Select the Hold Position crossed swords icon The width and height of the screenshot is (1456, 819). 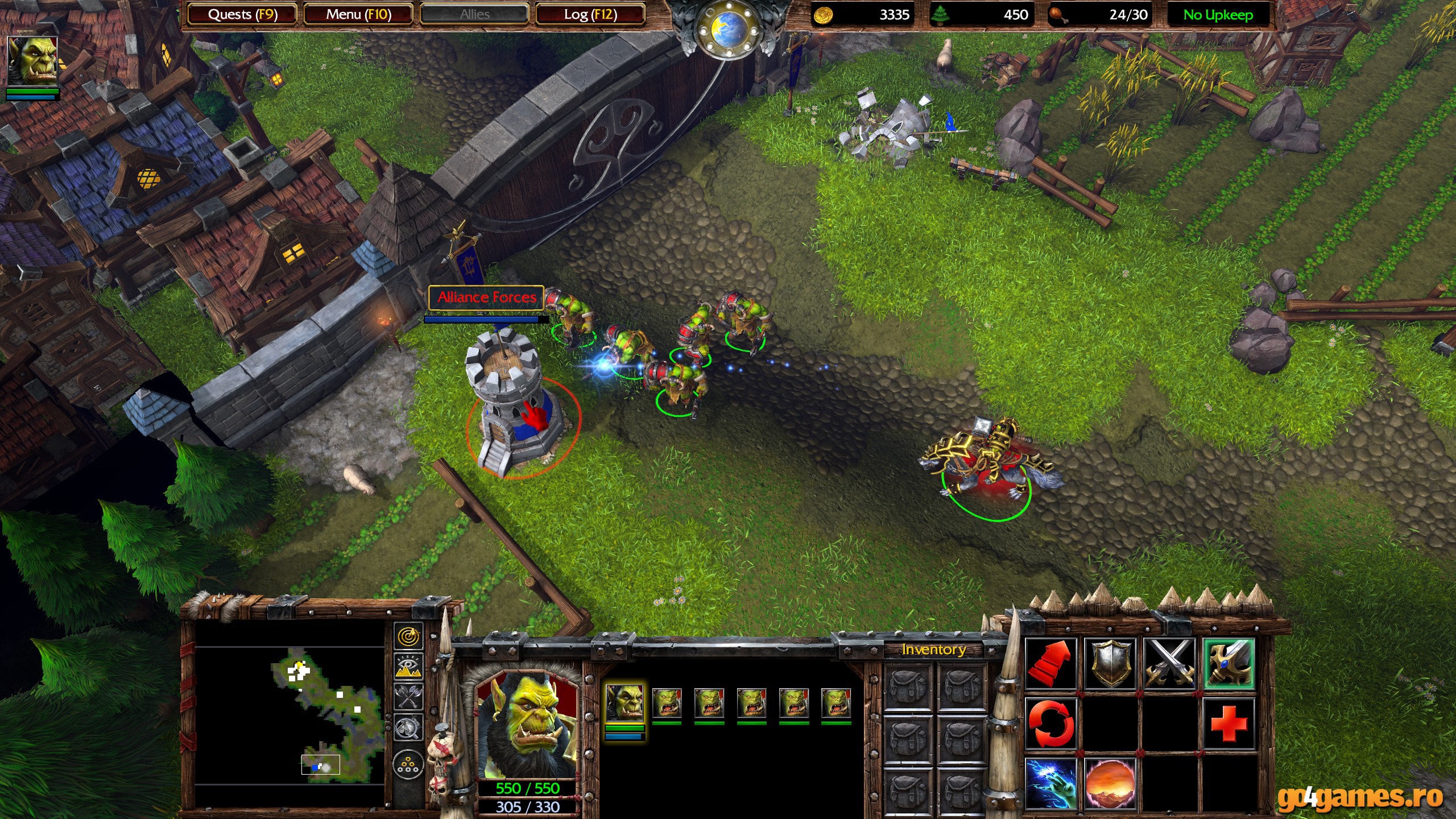click(1169, 663)
